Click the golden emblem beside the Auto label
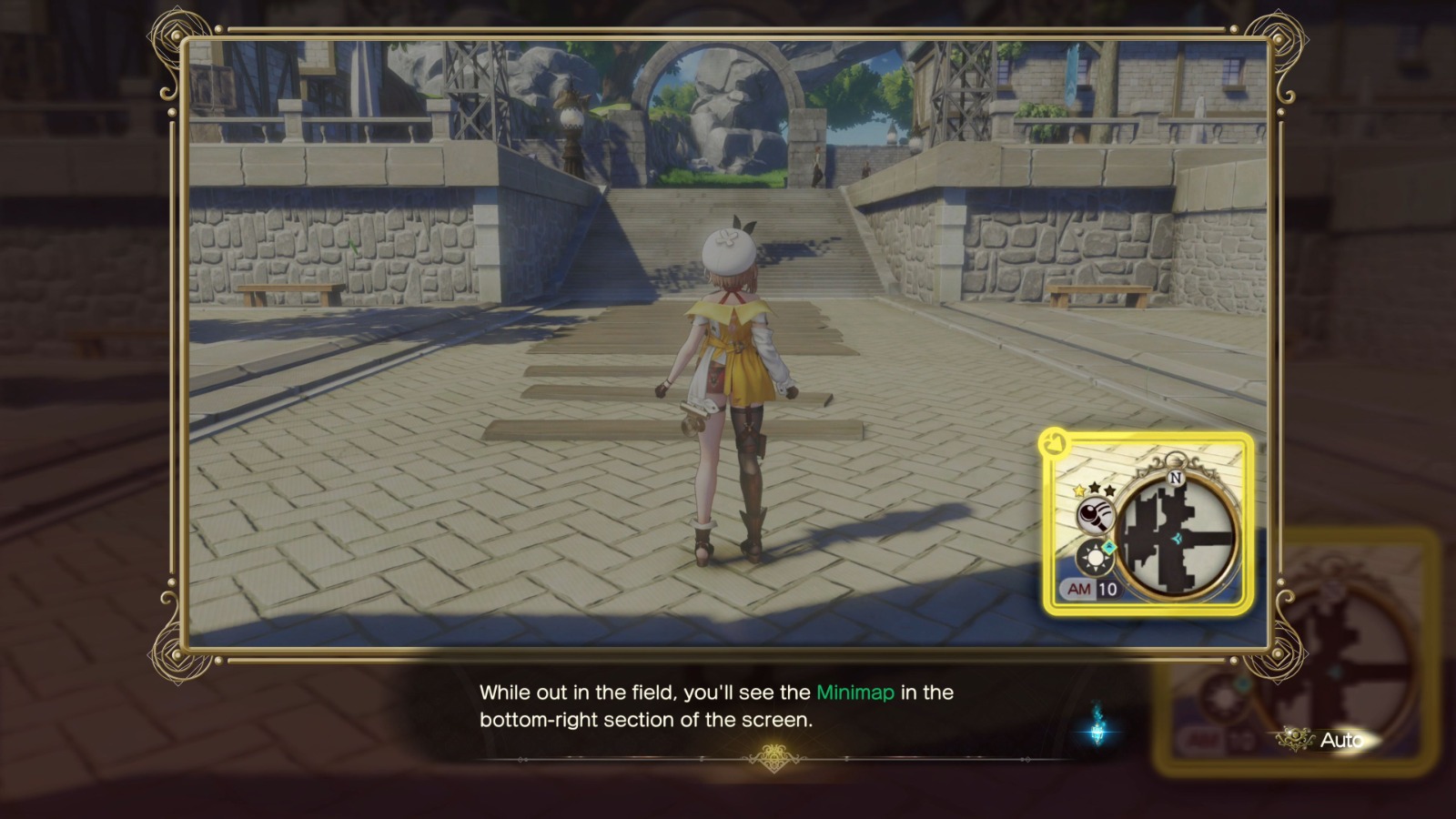The width and height of the screenshot is (1456, 819). click(x=1296, y=737)
